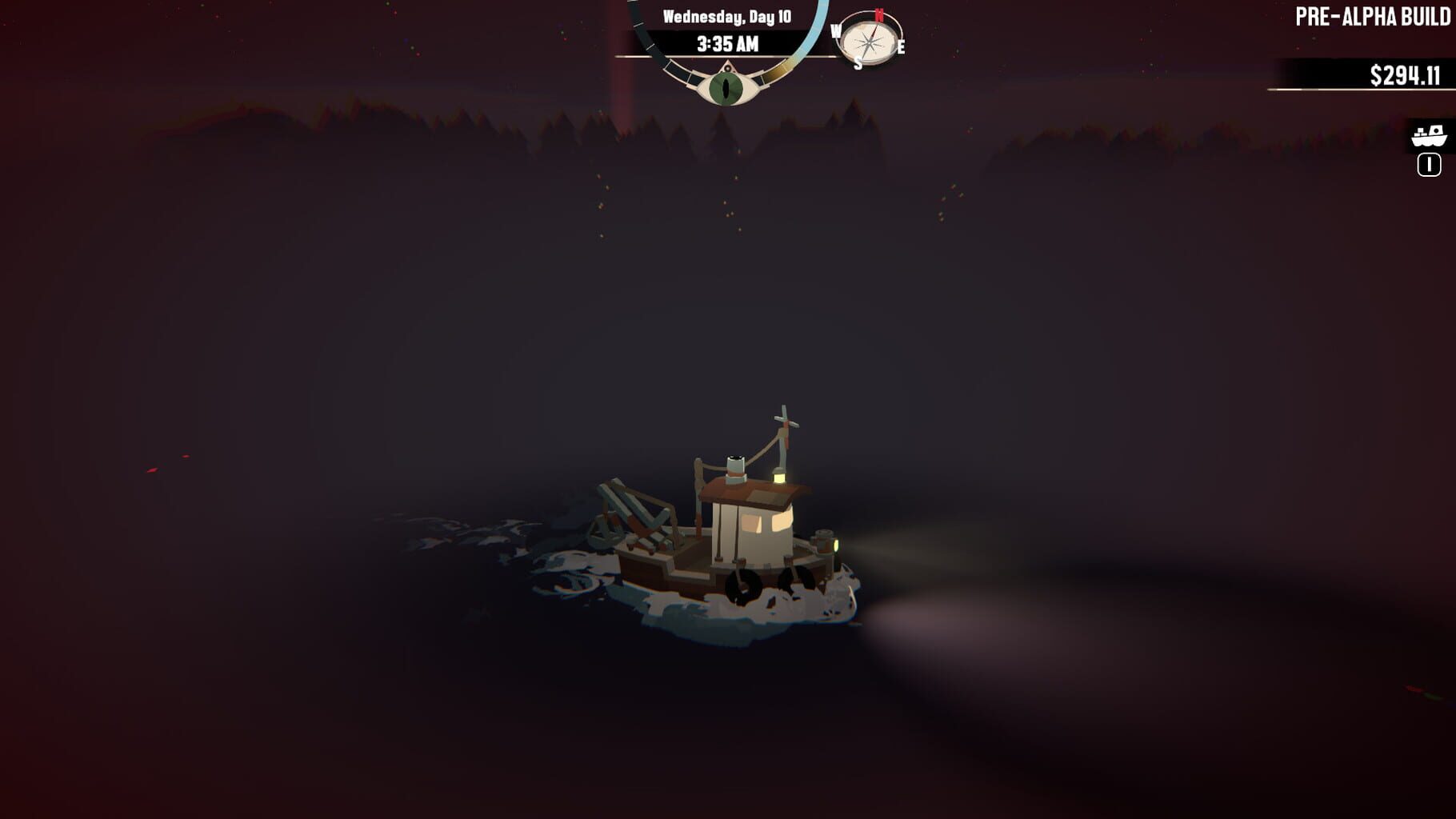Image resolution: width=1456 pixels, height=819 pixels.
Task: Click the W letter on the compass
Action: [837, 31]
